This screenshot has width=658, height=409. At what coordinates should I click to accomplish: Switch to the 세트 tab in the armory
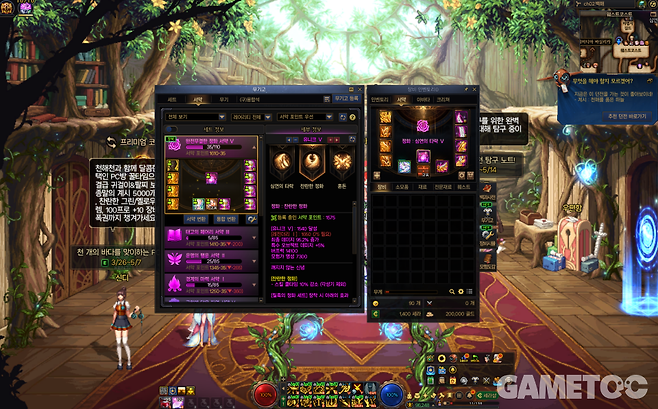pyautogui.click(x=172, y=99)
